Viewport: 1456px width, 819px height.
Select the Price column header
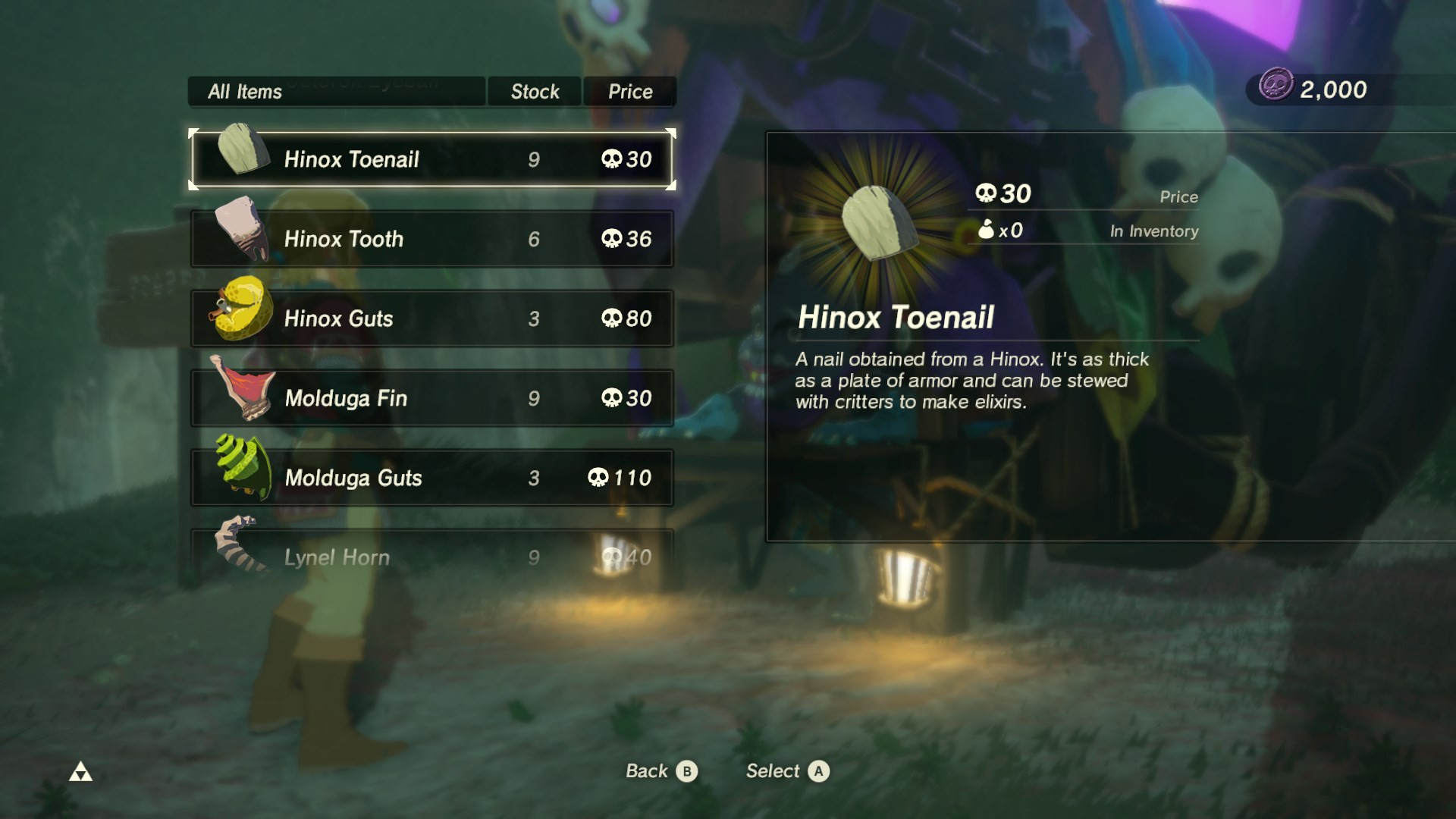click(629, 91)
